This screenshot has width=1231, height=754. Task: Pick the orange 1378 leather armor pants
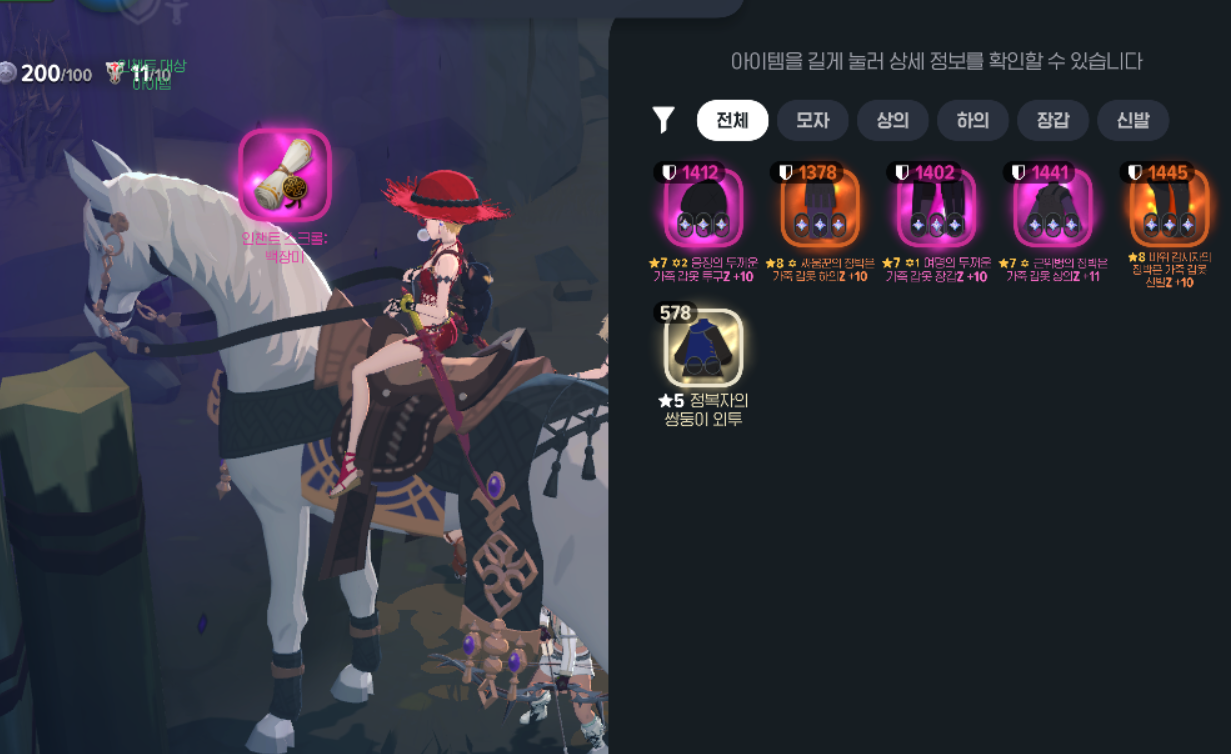coord(819,208)
